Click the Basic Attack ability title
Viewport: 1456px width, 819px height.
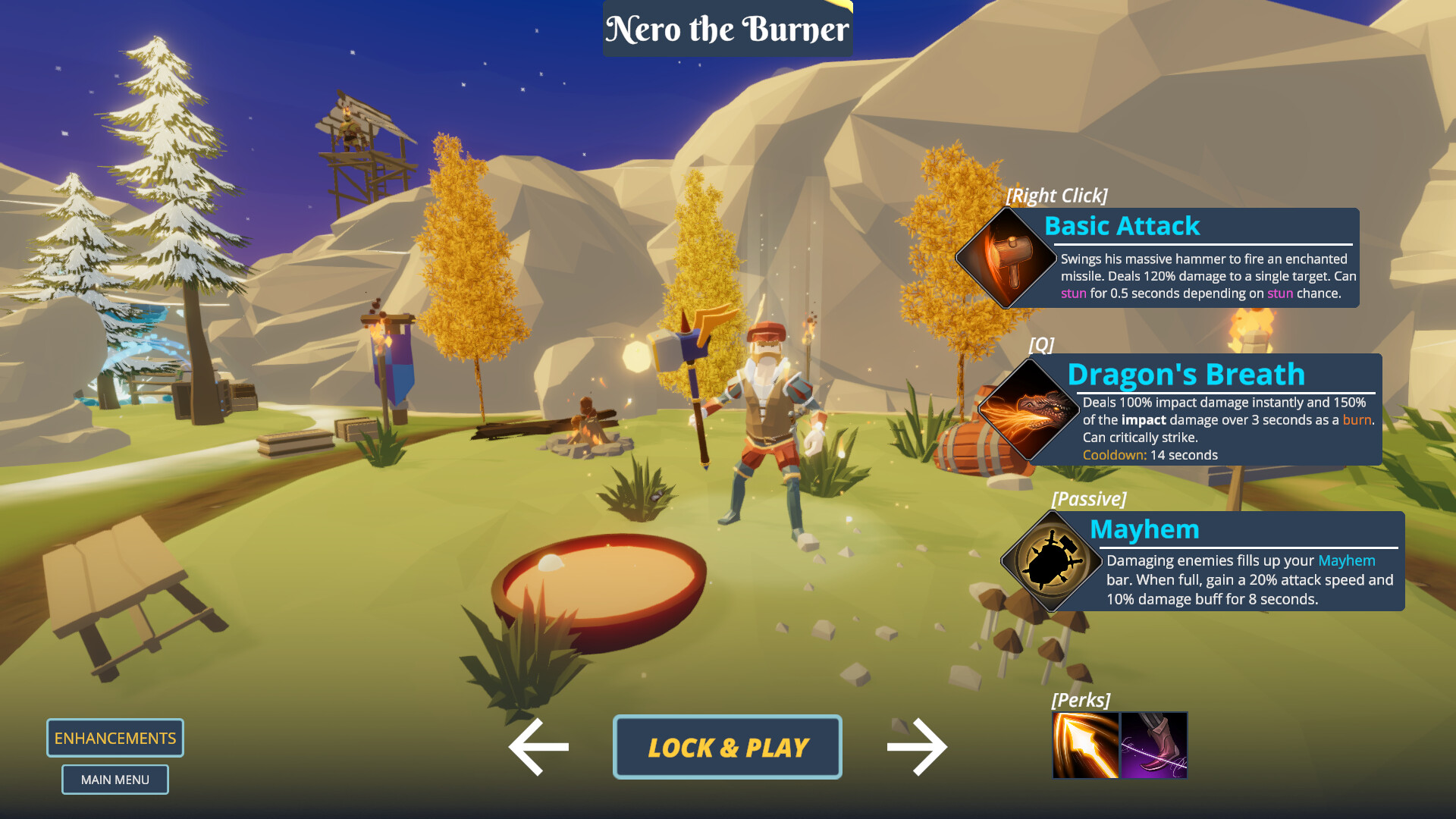click(x=1122, y=226)
